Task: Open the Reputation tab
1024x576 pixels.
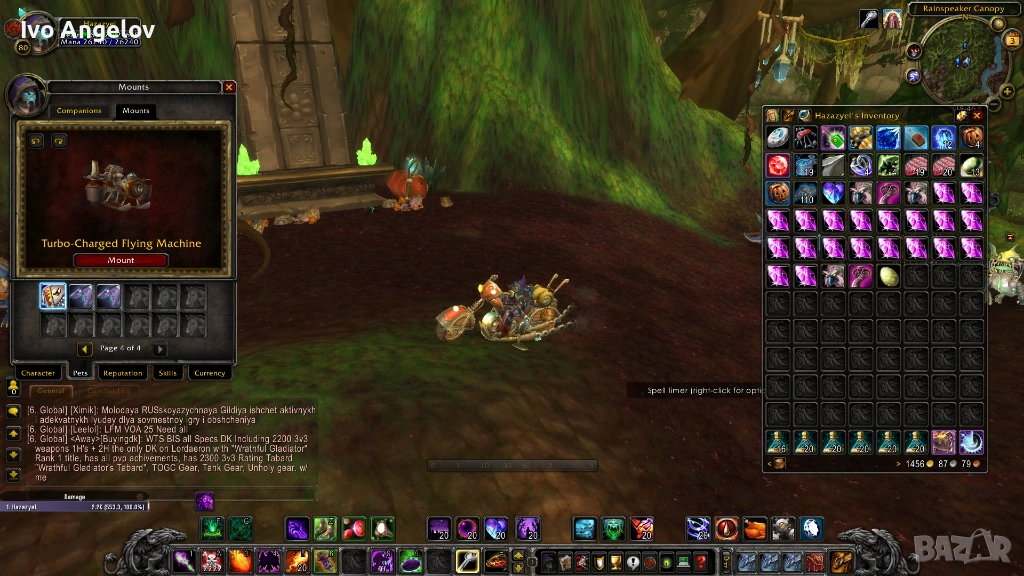Action: click(x=122, y=373)
